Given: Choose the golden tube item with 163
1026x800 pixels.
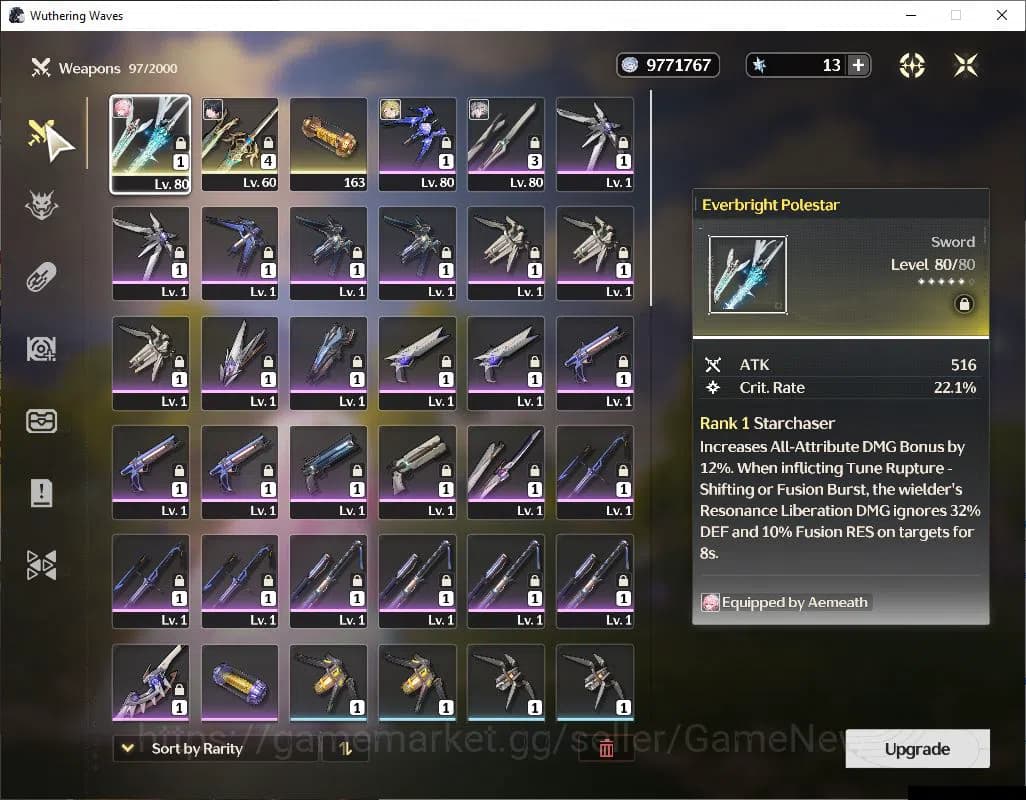Looking at the screenshot, I should point(329,143).
